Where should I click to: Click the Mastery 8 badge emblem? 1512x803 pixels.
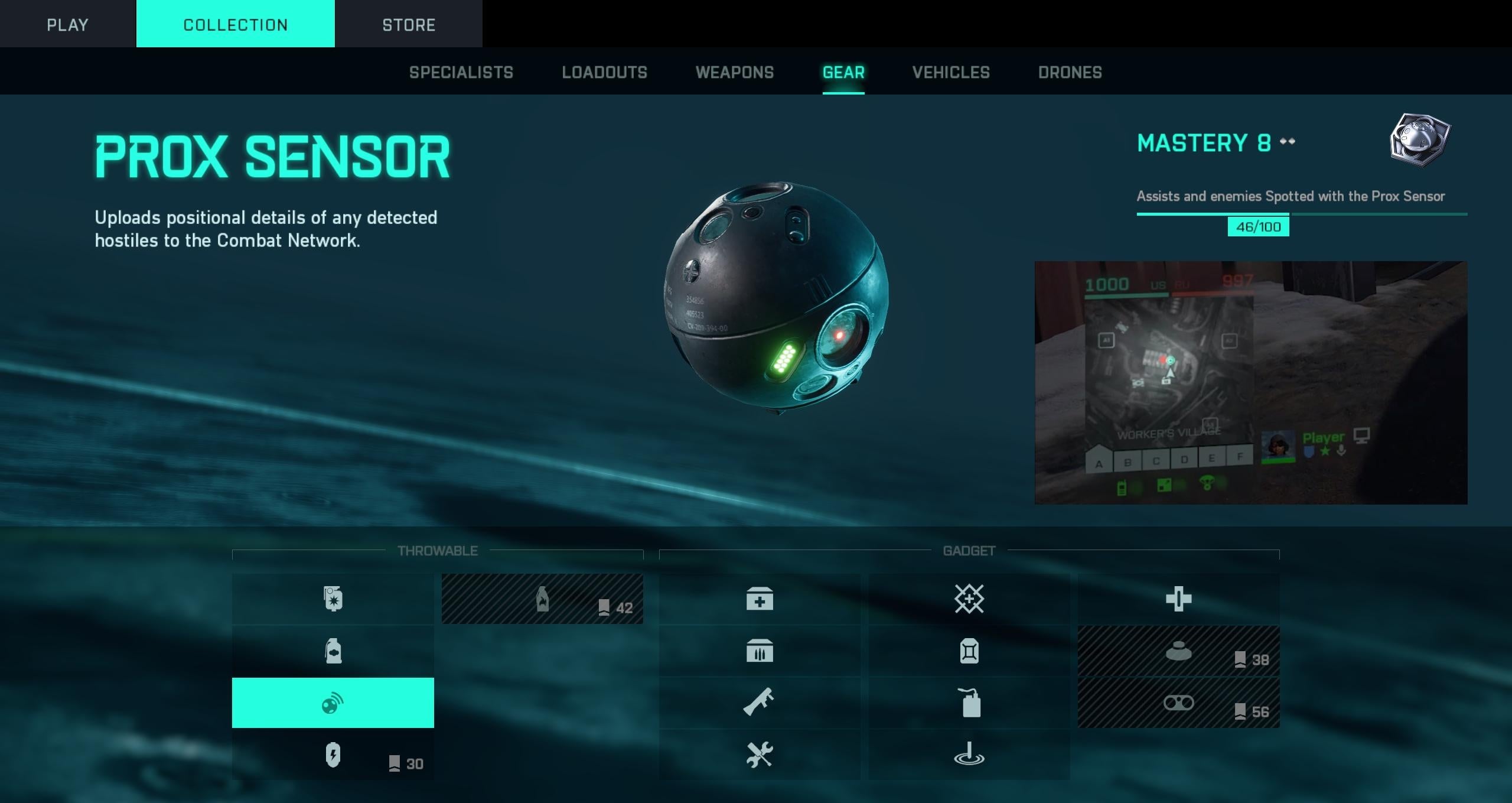click(1420, 141)
